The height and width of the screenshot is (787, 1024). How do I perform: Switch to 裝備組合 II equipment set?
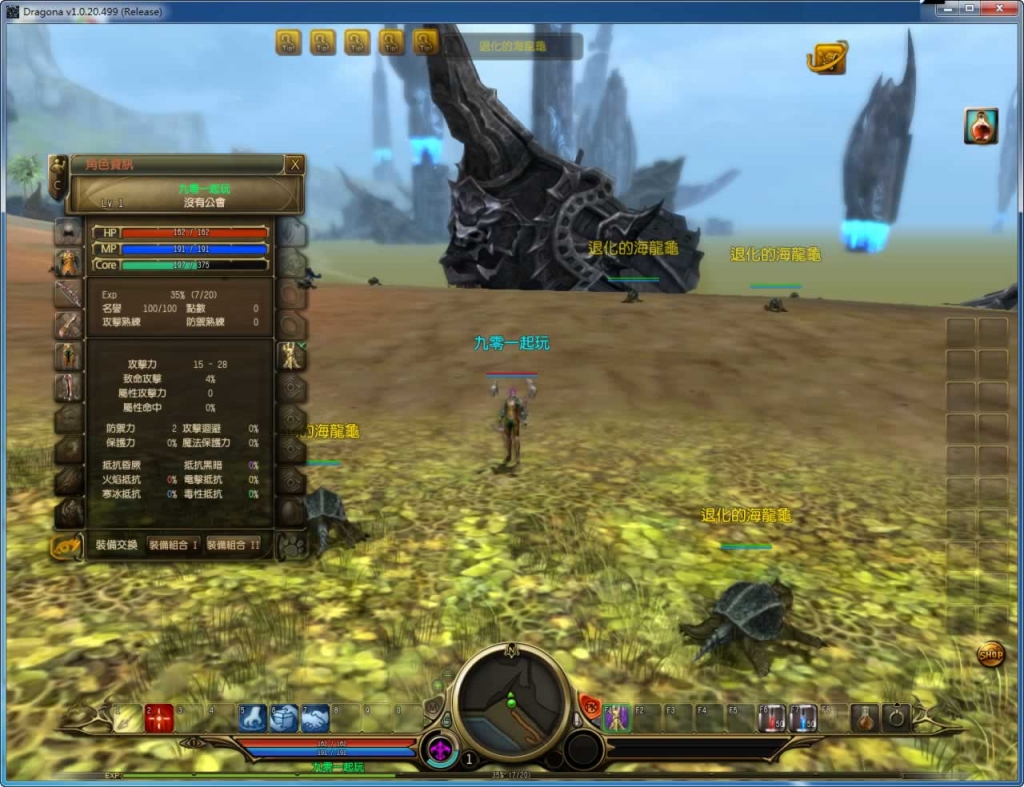click(x=234, y=545)
